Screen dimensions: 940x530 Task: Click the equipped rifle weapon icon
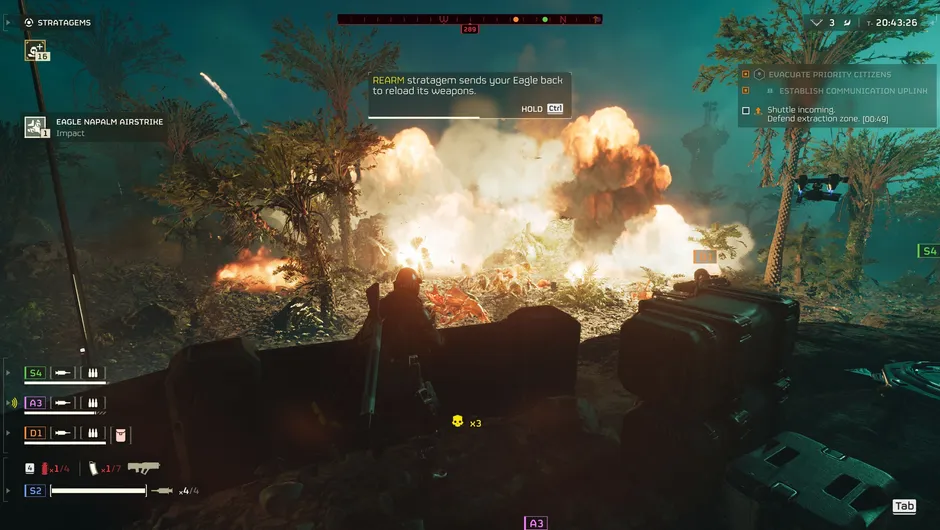point(143,467)
